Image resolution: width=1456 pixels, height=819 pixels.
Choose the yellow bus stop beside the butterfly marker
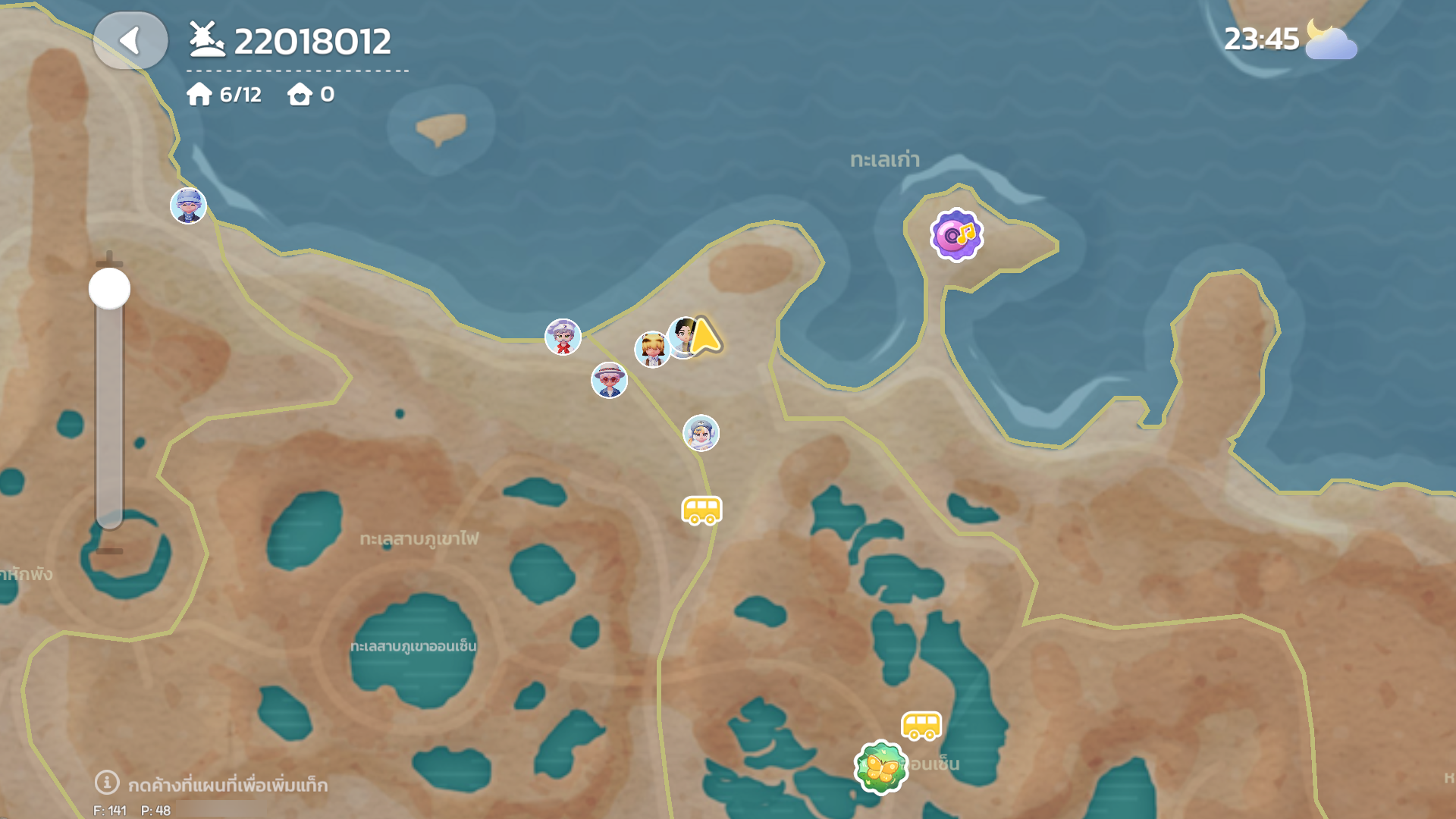click(x=921, y=726)
